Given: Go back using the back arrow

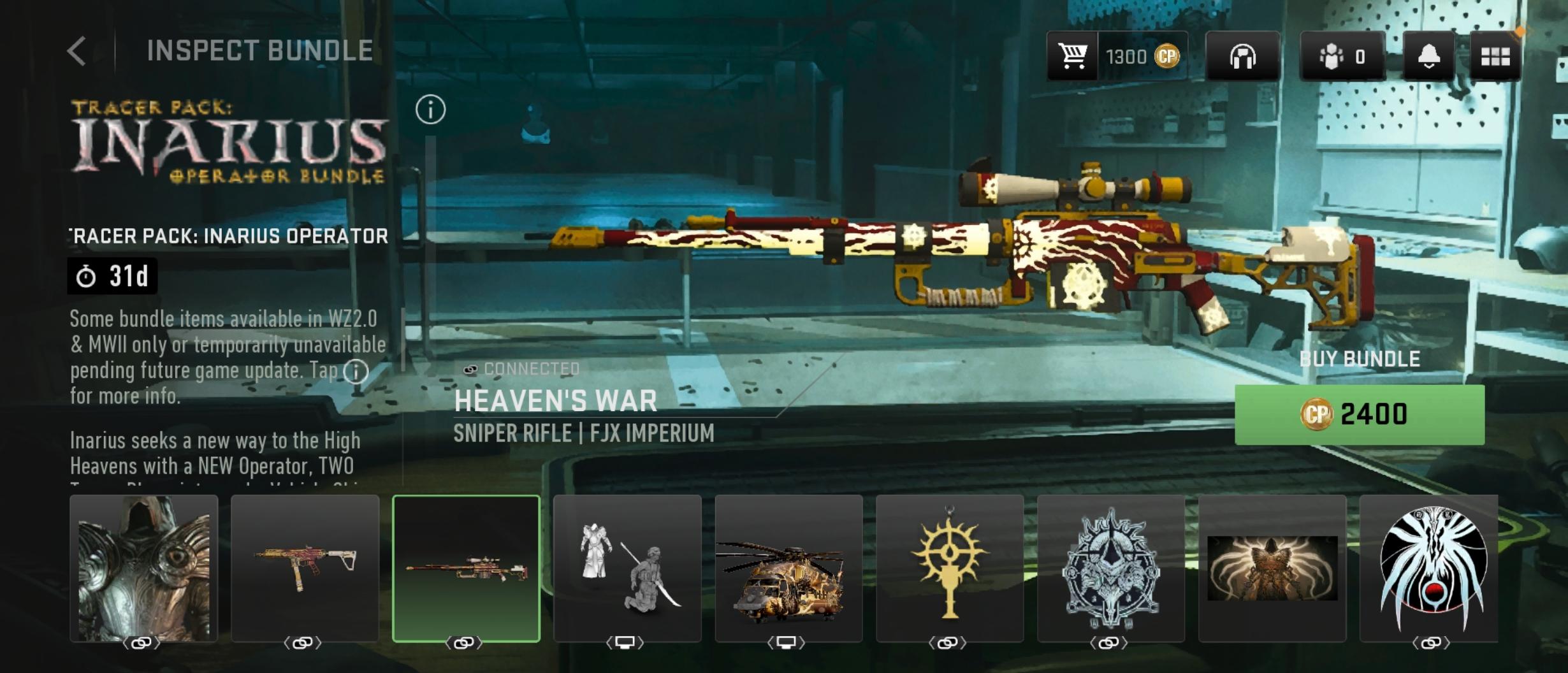Looking at the screenshot, I should tap(77, 51).
